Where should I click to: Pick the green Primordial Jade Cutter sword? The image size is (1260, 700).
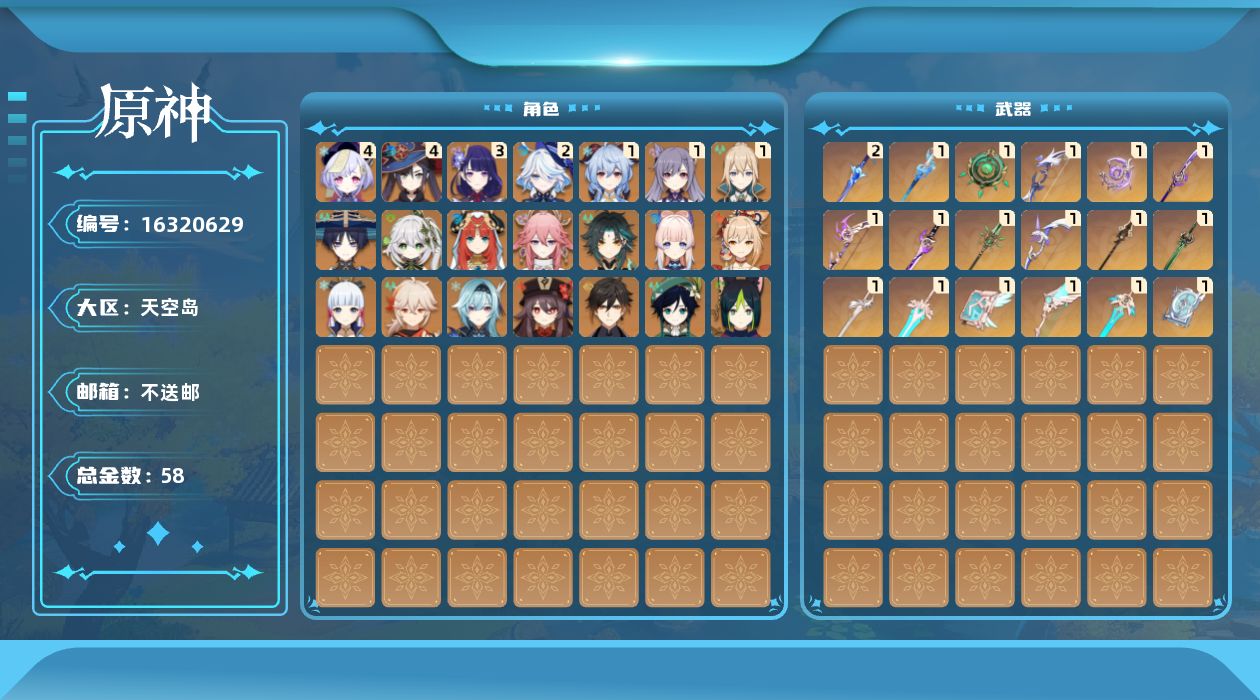pyautogui.click(x=1183, y=240)
